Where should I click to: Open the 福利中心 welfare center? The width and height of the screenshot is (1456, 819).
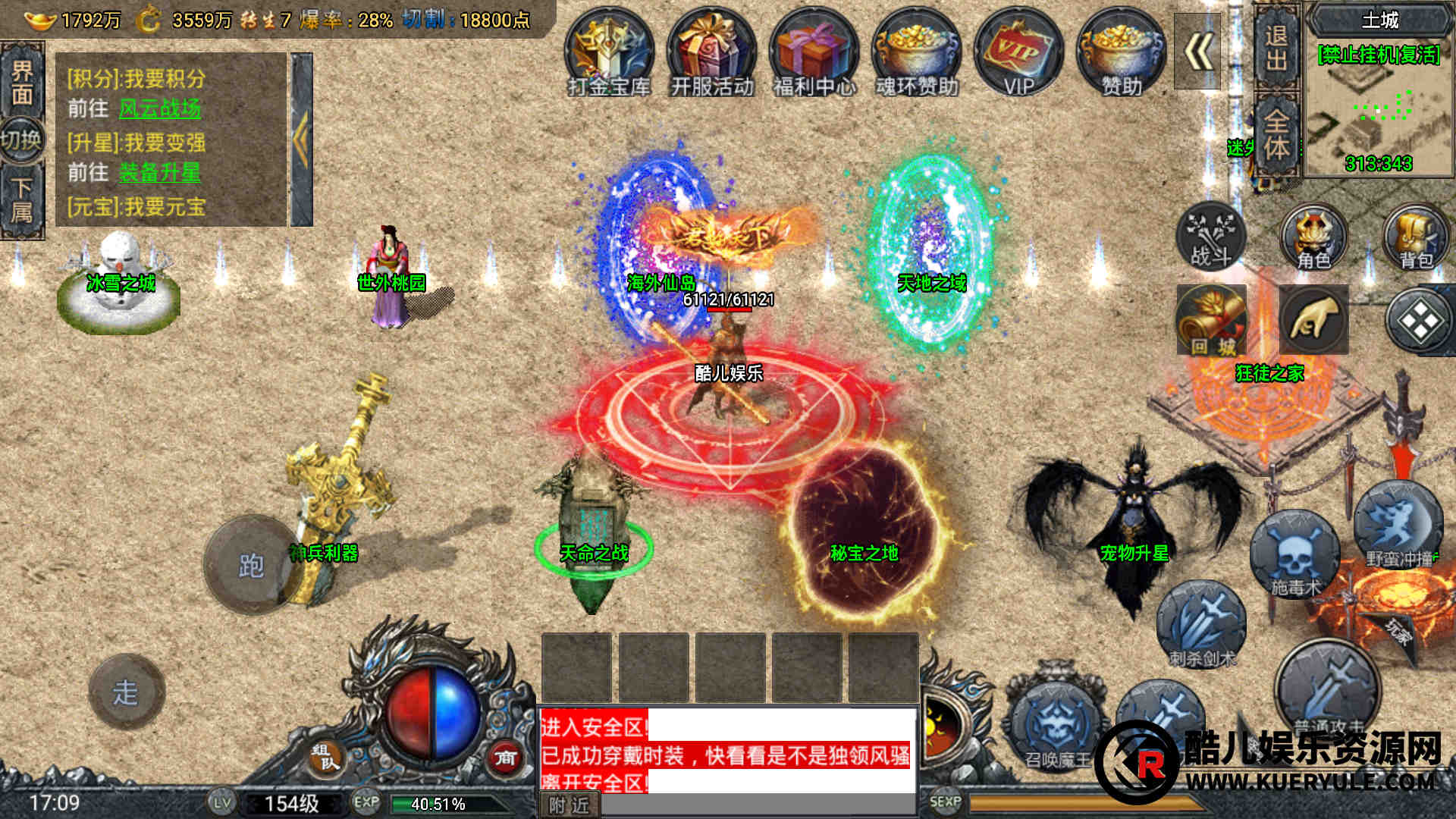[x=814, y=53]
